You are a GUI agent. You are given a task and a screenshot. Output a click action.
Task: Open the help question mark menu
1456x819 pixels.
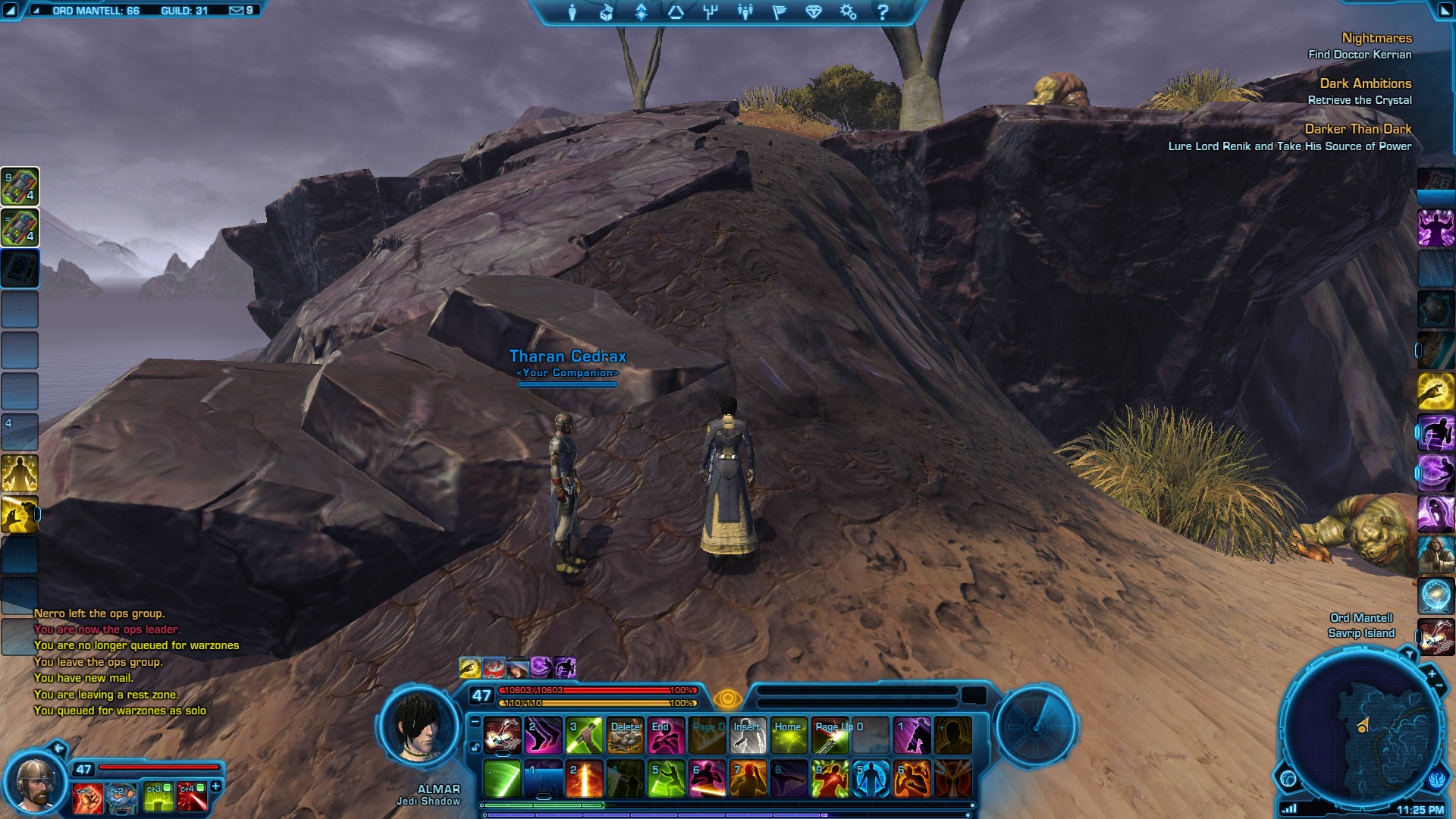882,12
